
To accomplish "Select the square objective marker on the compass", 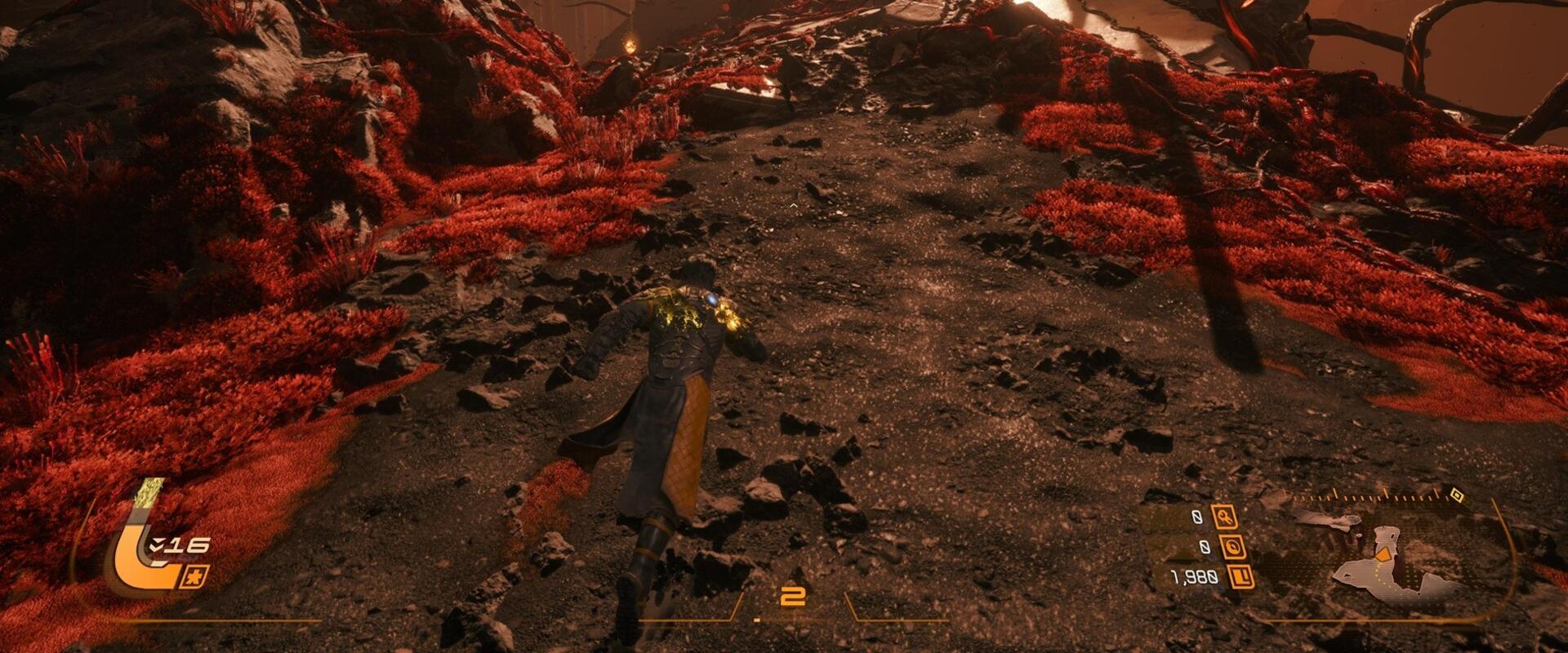I will (1456, 495).
